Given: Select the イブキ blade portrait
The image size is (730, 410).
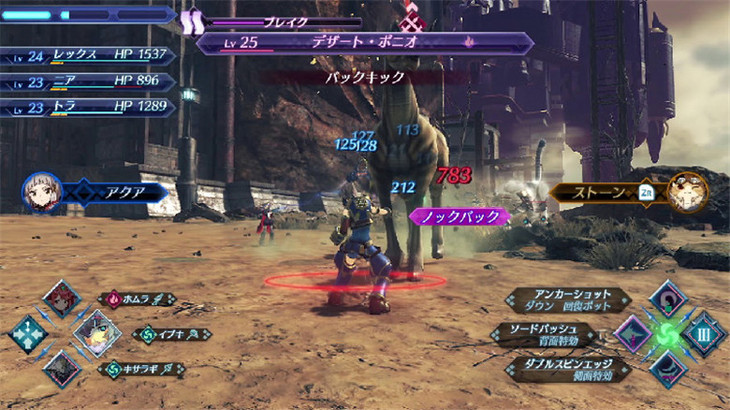Looking at the screenshot, I should tap(97, 333).
